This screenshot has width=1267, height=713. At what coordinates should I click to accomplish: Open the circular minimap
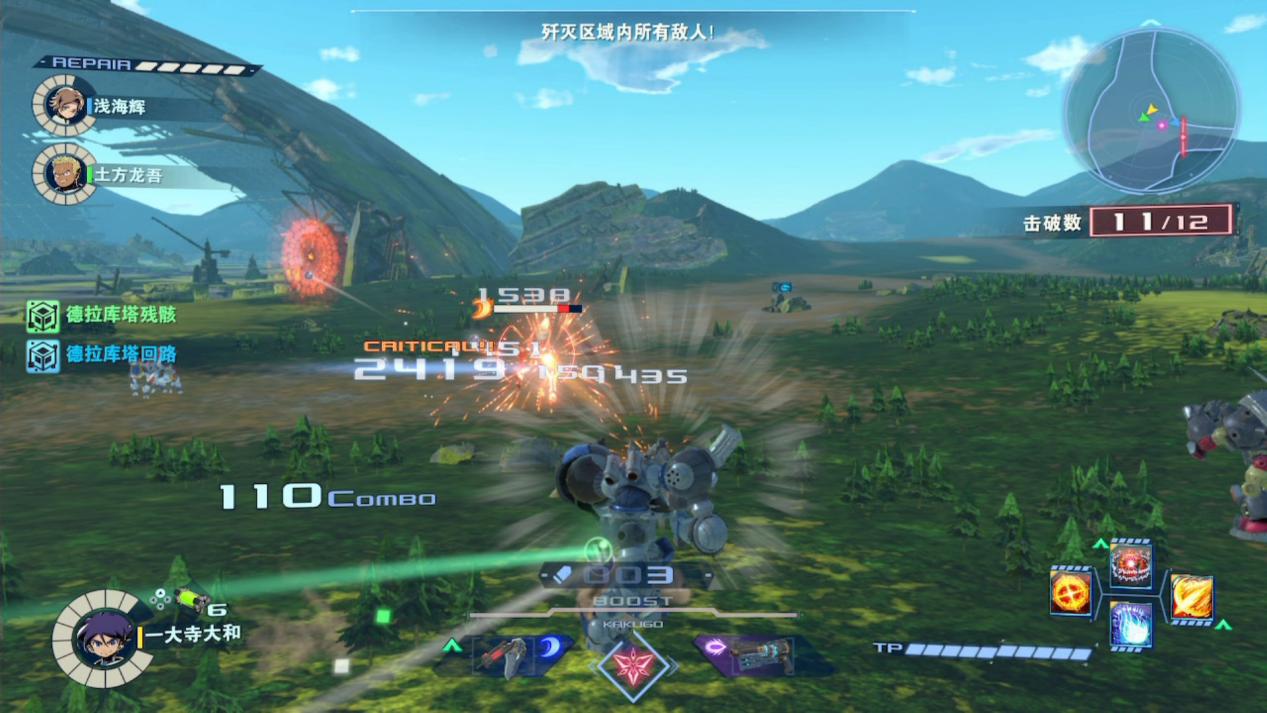coord(1151,110)
